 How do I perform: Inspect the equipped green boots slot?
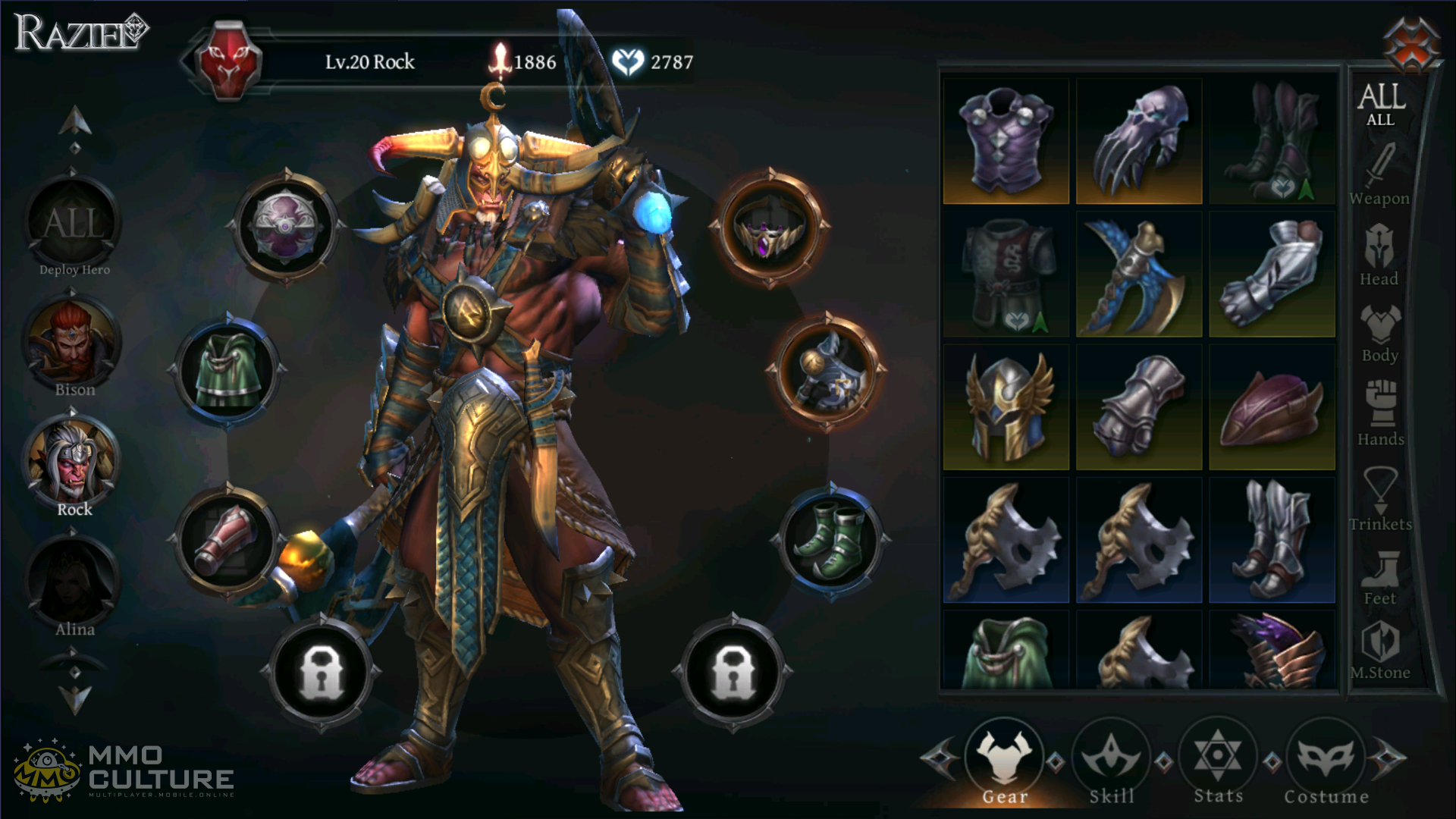(830, 539)
